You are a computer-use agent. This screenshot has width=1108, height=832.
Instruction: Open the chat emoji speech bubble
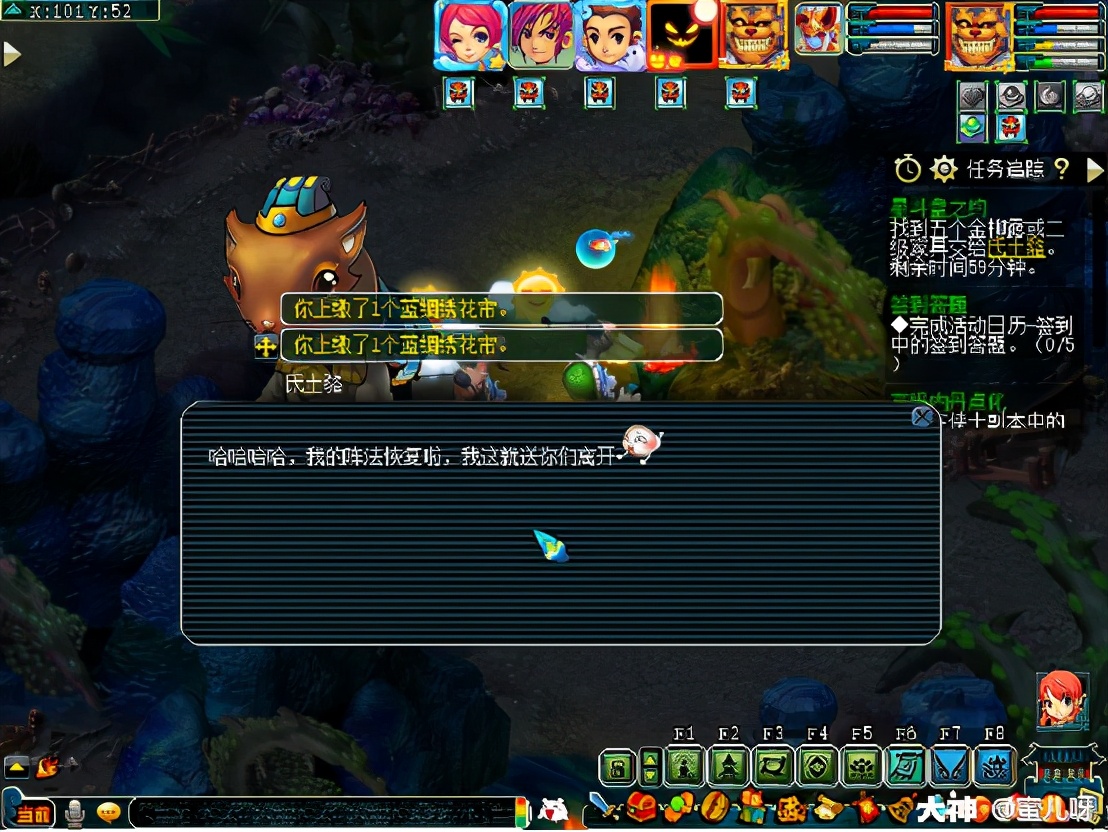coord(108,813)
